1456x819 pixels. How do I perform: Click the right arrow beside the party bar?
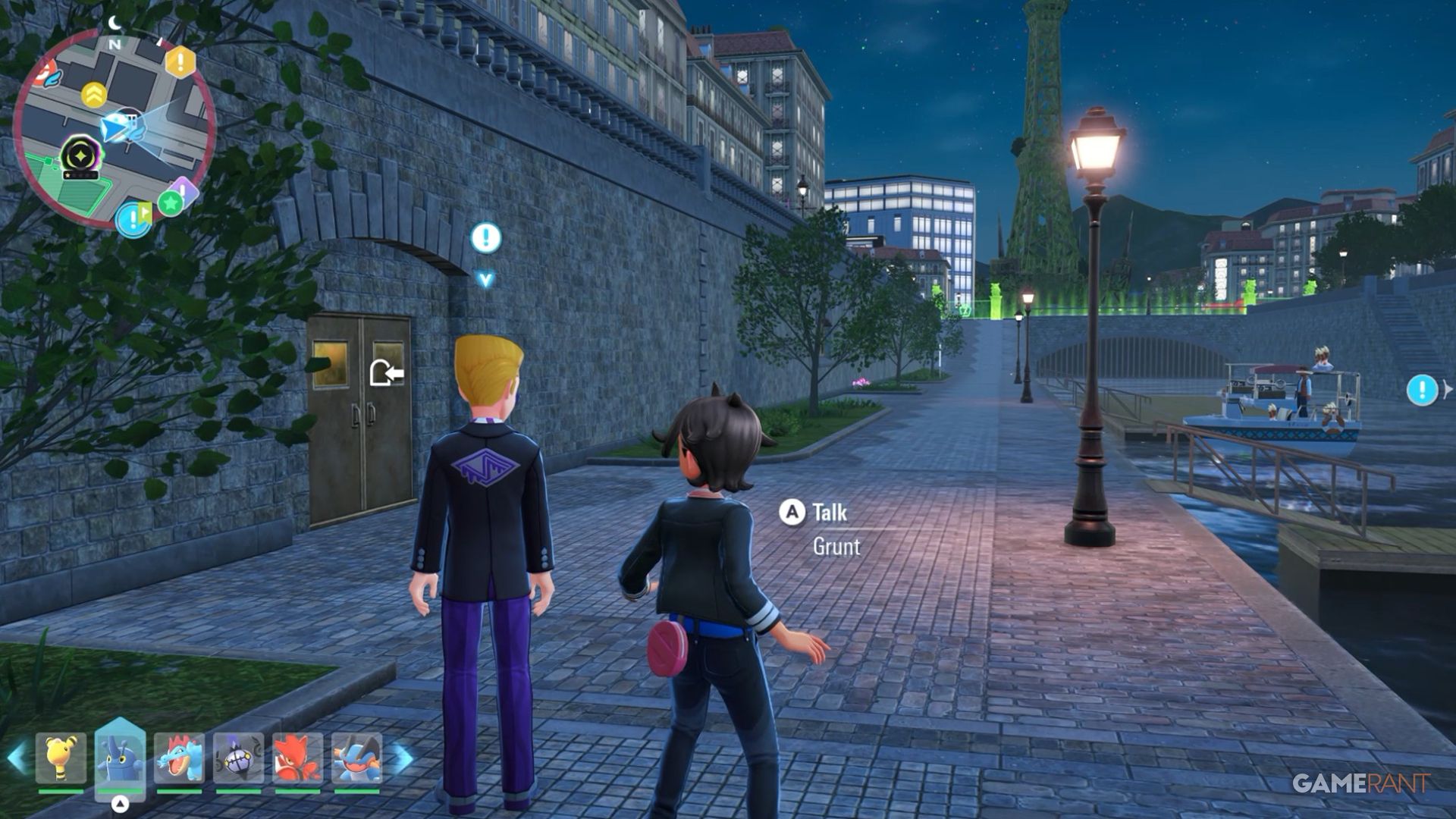pos(403,758)
